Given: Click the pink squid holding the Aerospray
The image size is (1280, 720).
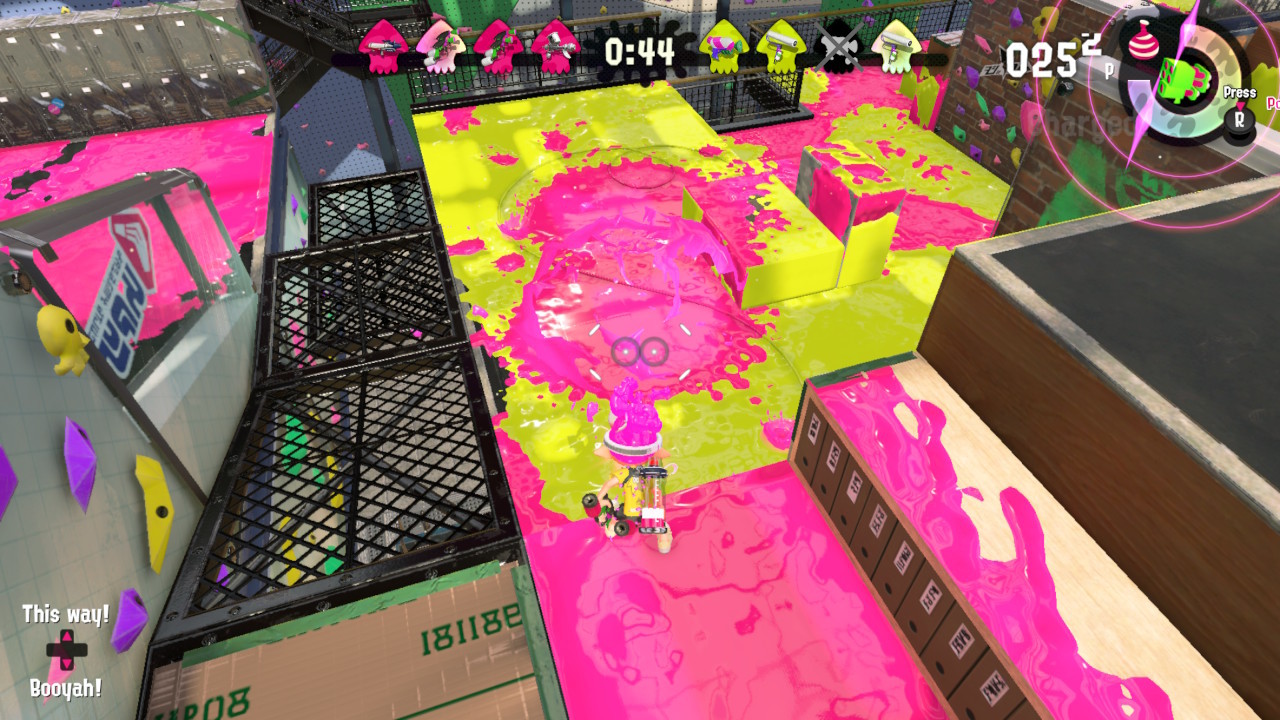Looking at the screenshot, I should coord(556,46).
